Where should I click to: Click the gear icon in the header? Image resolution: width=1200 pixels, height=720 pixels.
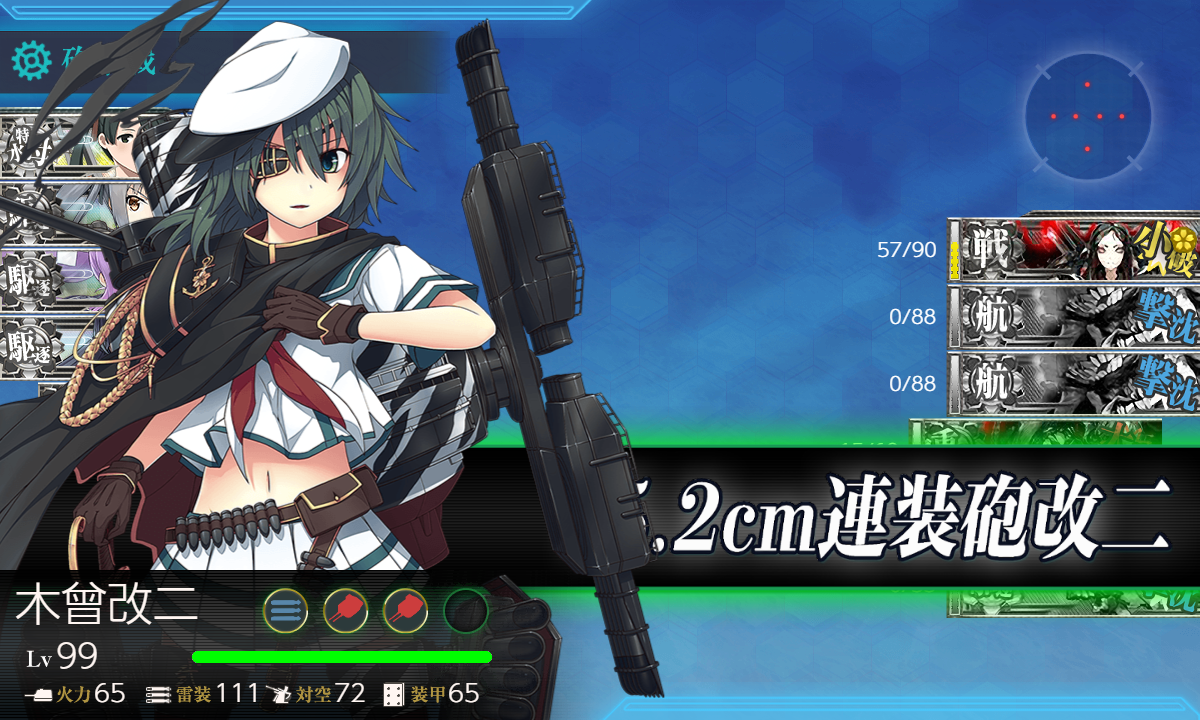[31, 62]
